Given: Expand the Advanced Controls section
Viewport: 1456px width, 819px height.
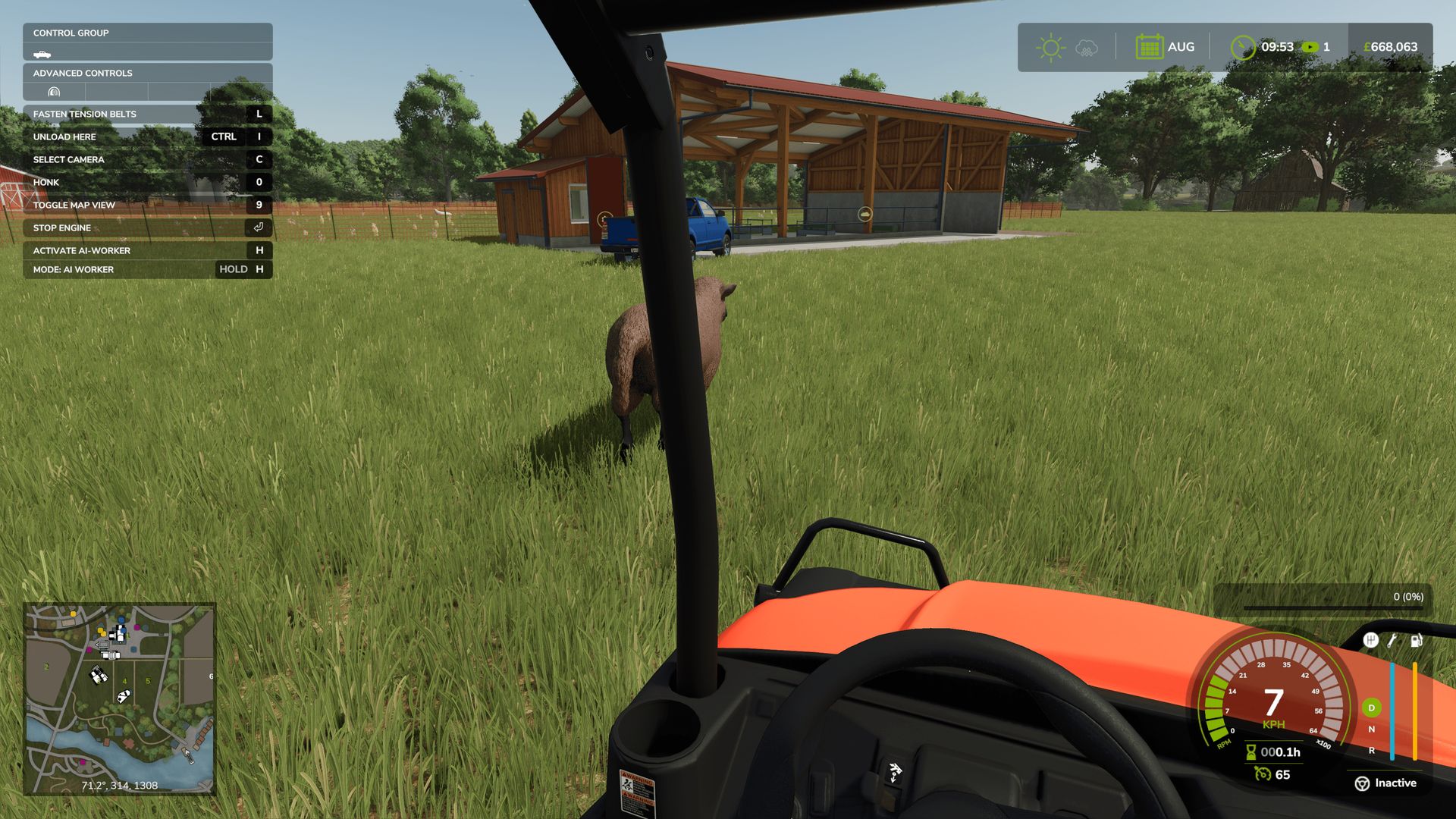Looking at the screenshot, I should (146, 73).
